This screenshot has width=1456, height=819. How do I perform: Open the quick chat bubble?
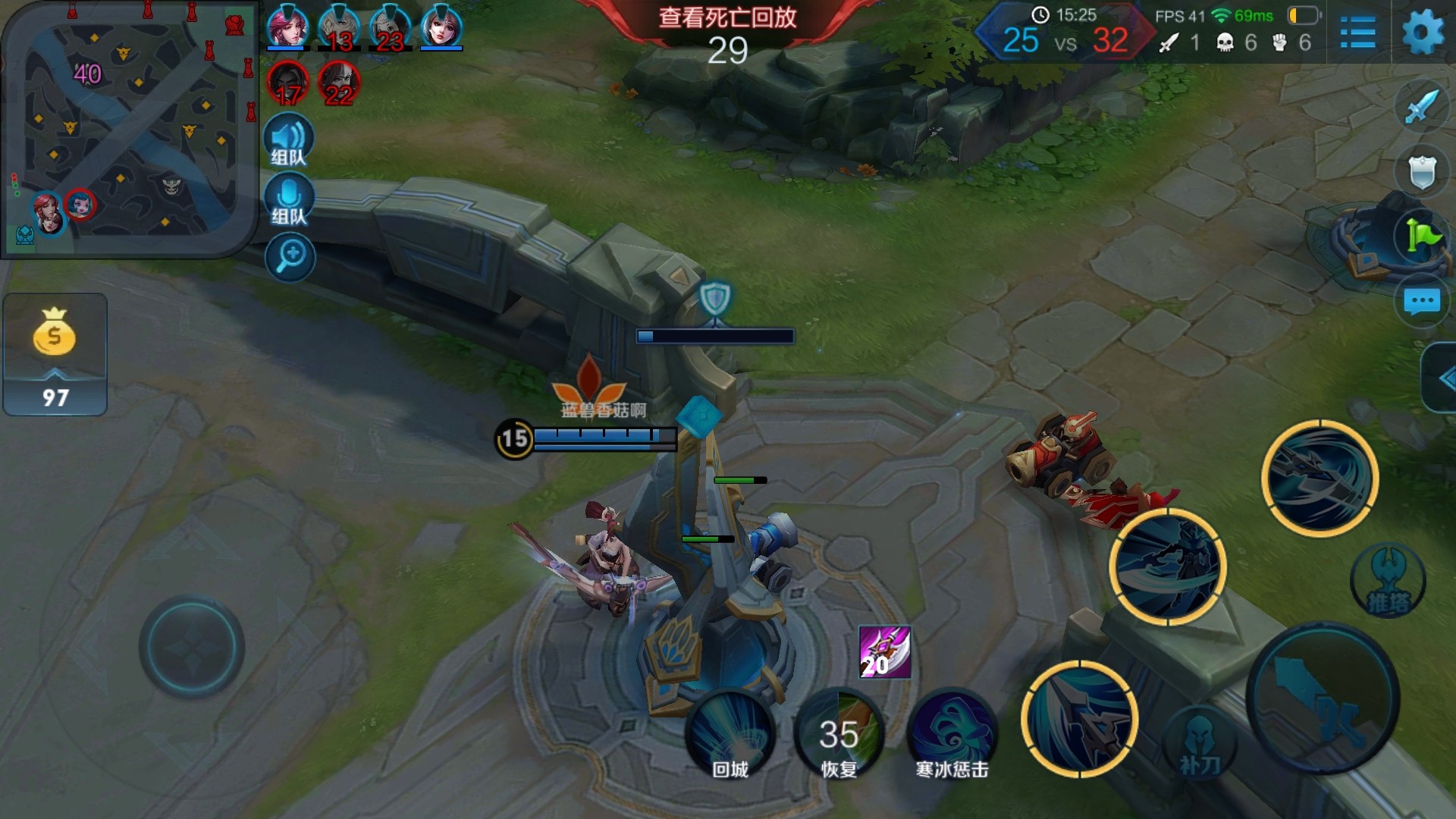pos(1422,302)
